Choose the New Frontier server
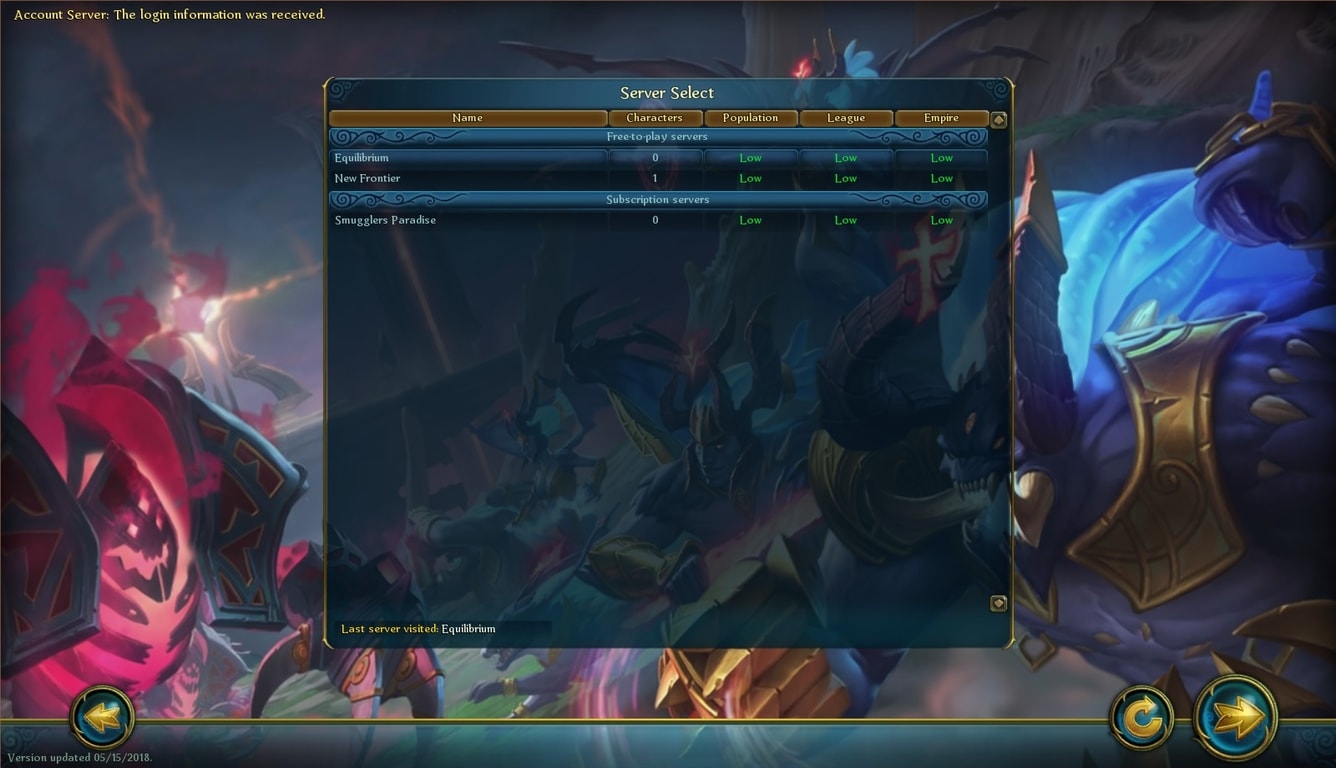Image resolution: width=1336 pixels, height=768 pixels. (468, 179)
